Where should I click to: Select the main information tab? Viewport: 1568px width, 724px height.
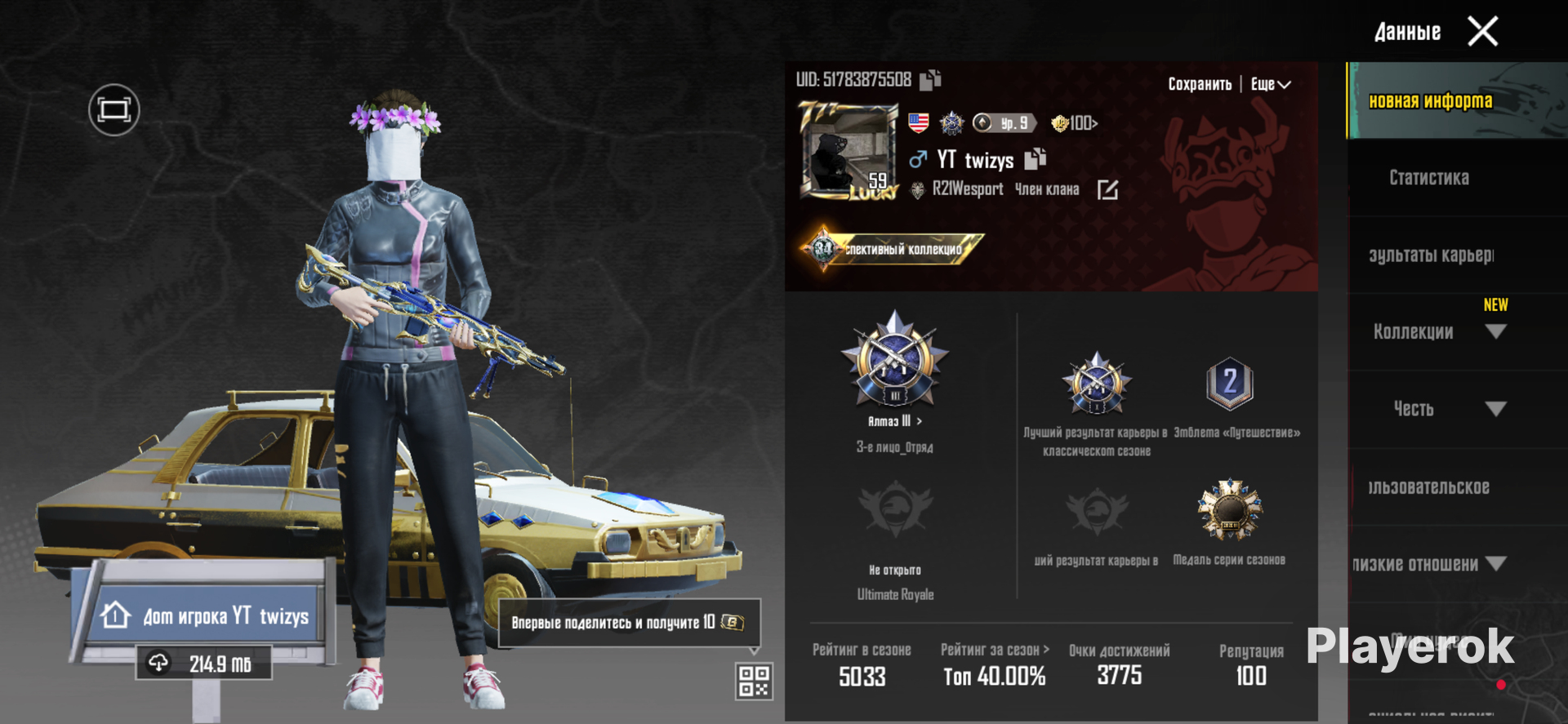coord(1431,101)
